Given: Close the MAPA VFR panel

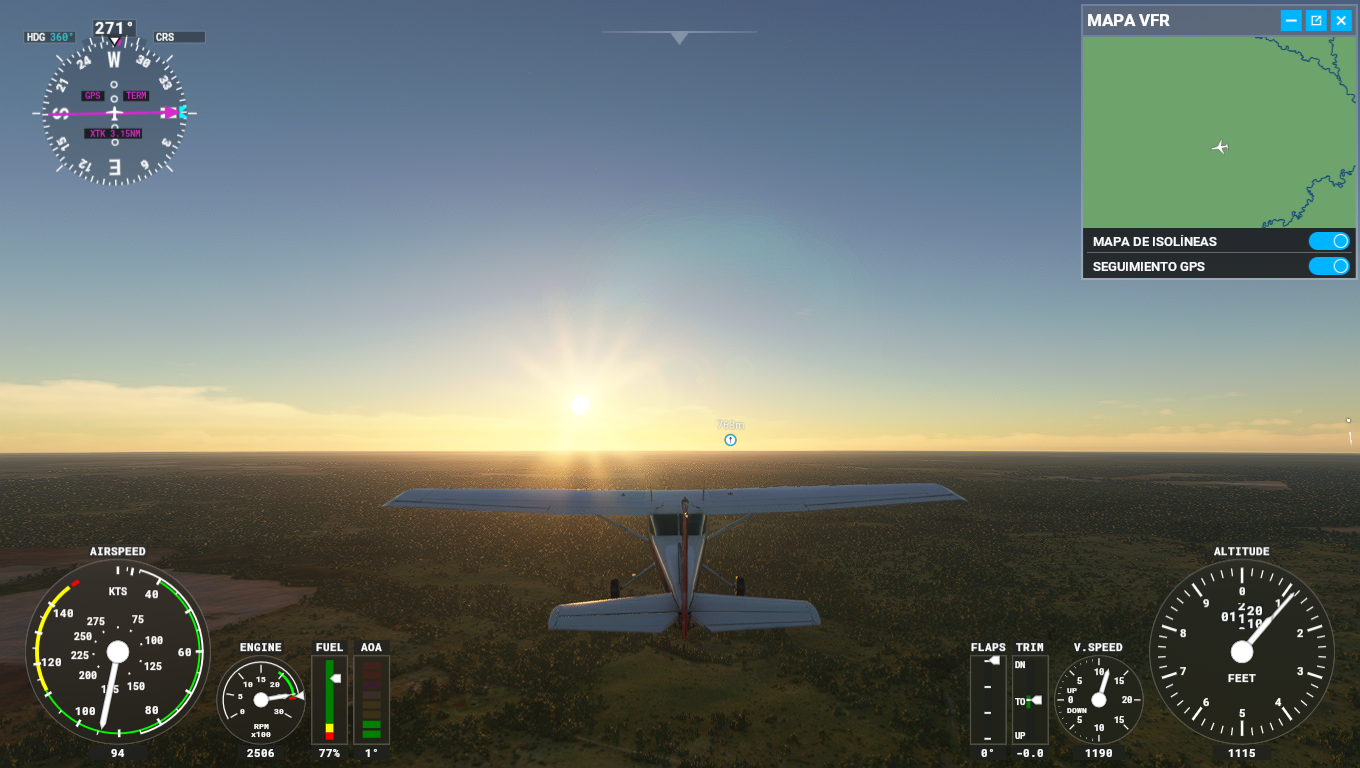Looking at the screenshot, I should (x=1341, y=20).
